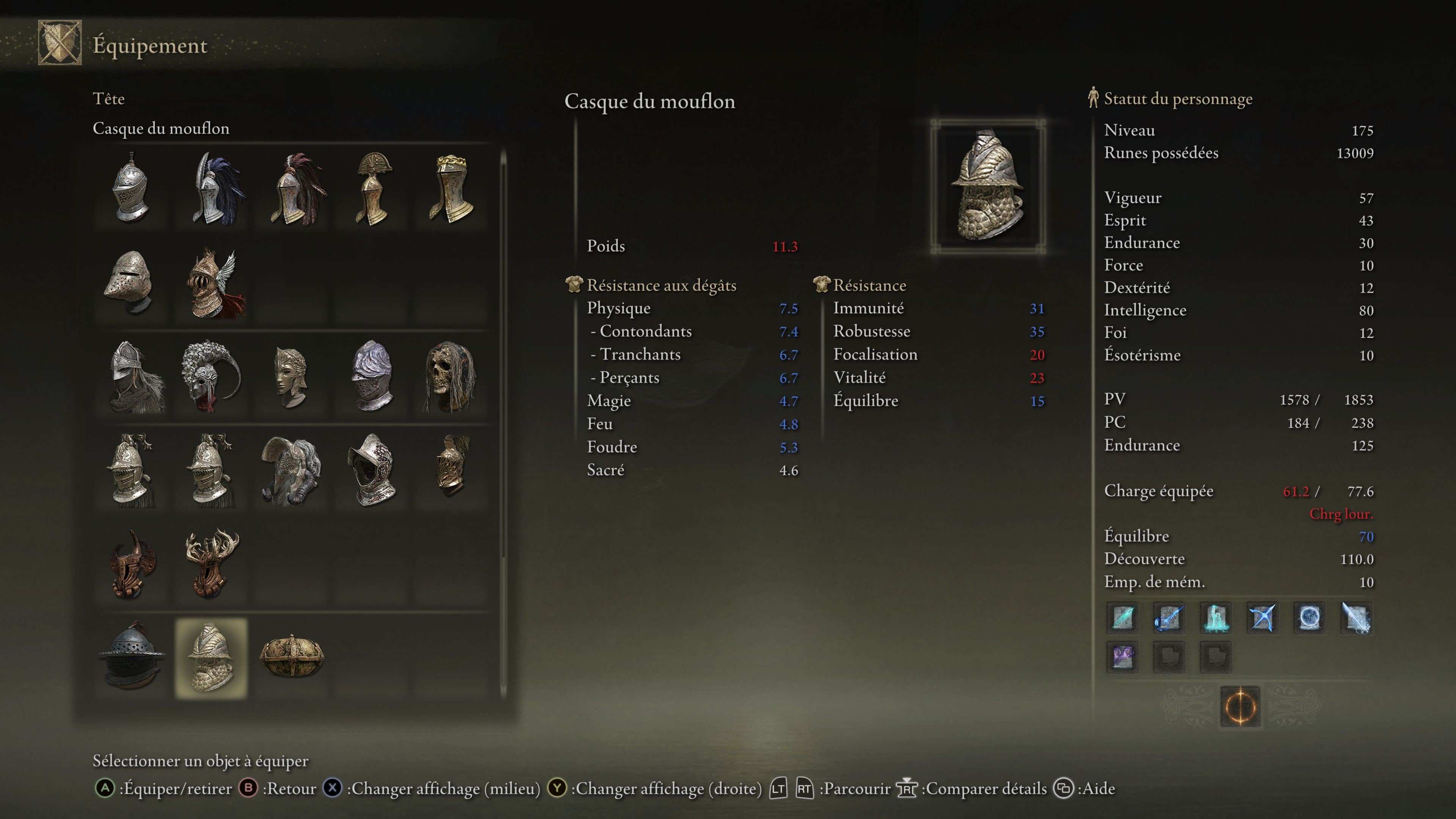The height and width of the screenshot is (819, 1456).
Task: Select the golden helm with fan crest
Action: (x=372, y=188)
